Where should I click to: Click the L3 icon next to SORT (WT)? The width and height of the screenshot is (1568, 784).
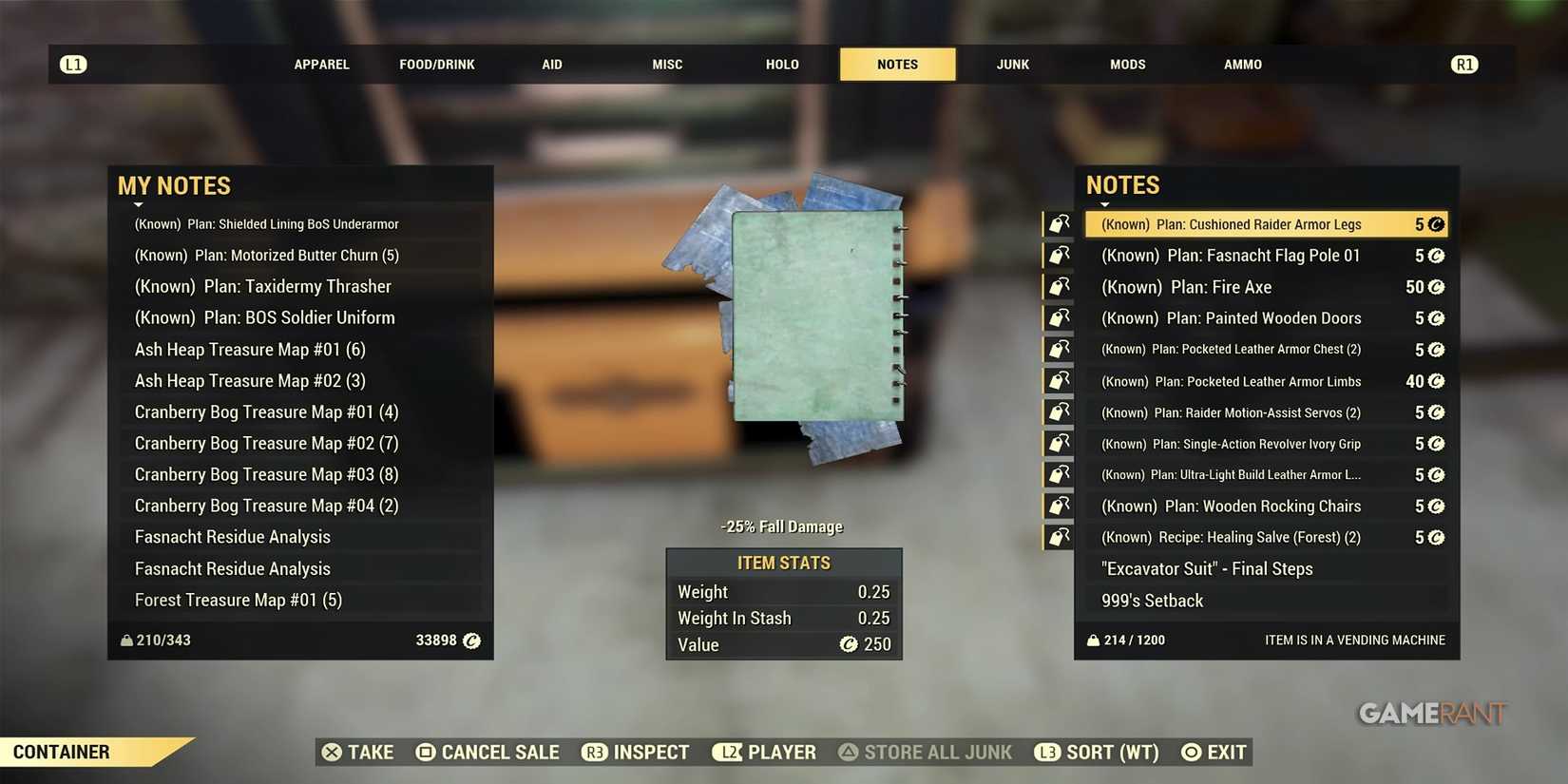(1047, 752)
